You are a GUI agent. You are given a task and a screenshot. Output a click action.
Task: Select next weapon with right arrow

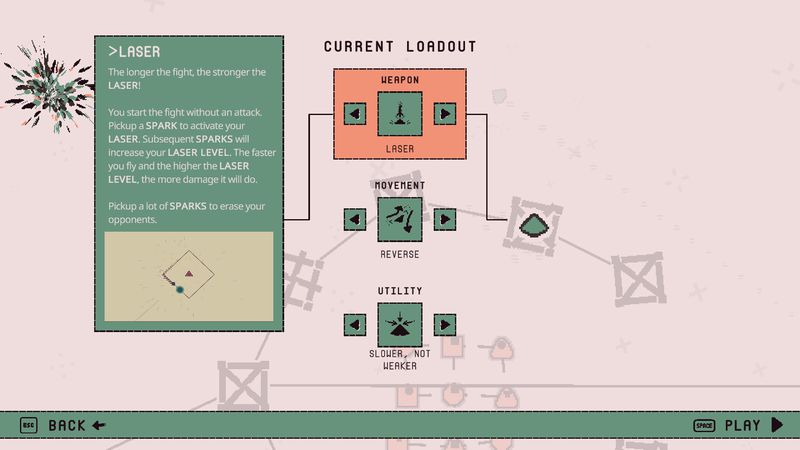coord(445,114)
